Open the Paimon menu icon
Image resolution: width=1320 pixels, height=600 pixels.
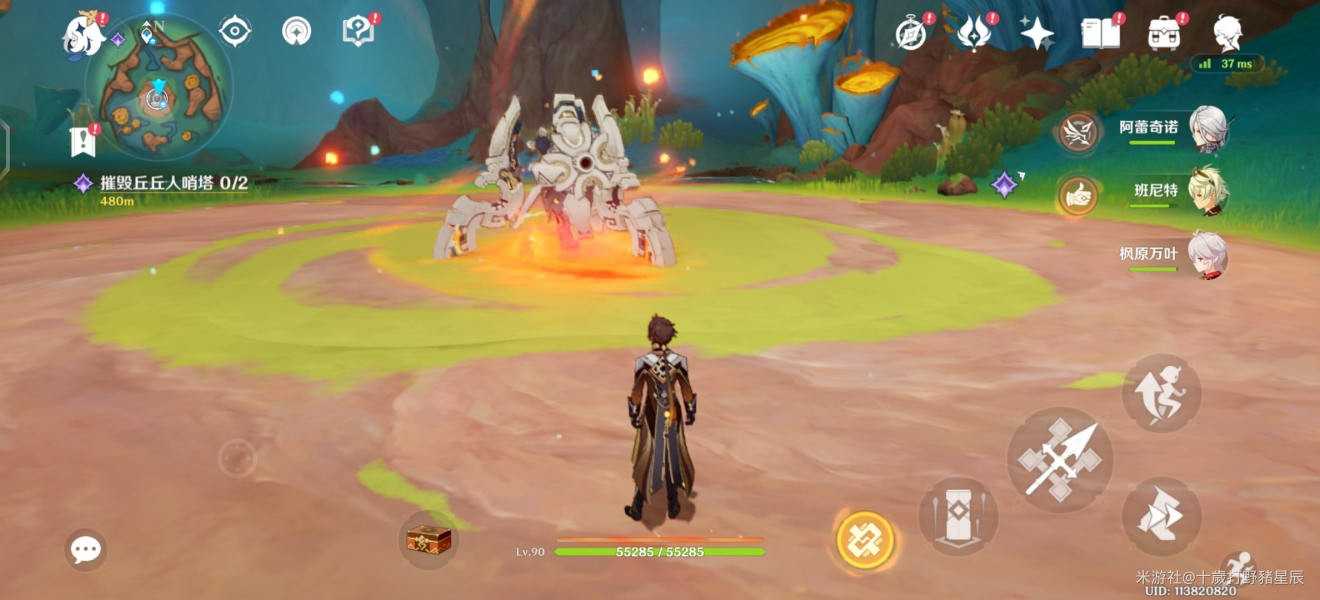pyautogui.click(x=86, y=34)
